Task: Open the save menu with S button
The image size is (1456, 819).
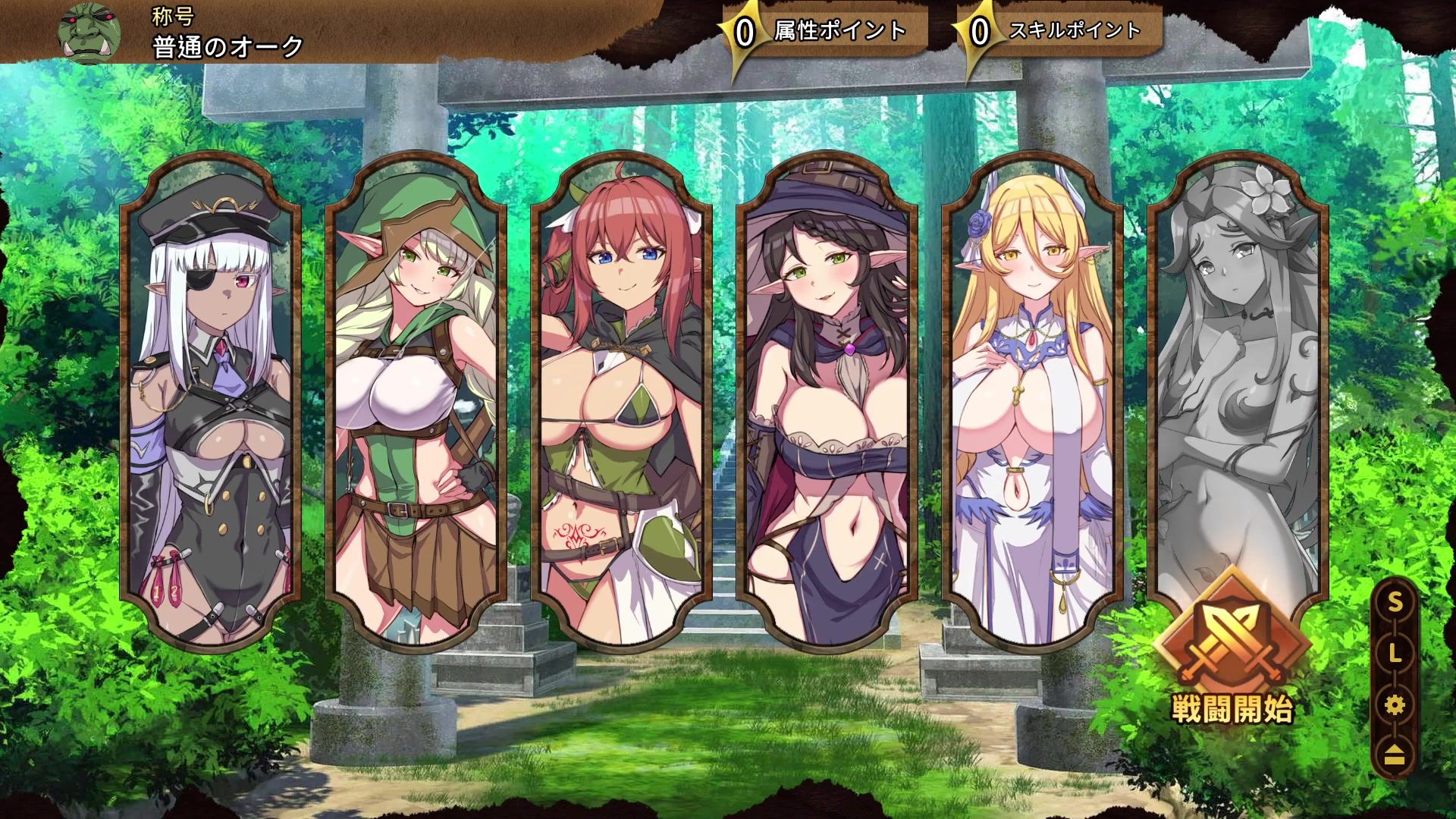Action: (x=1395, y=603)
